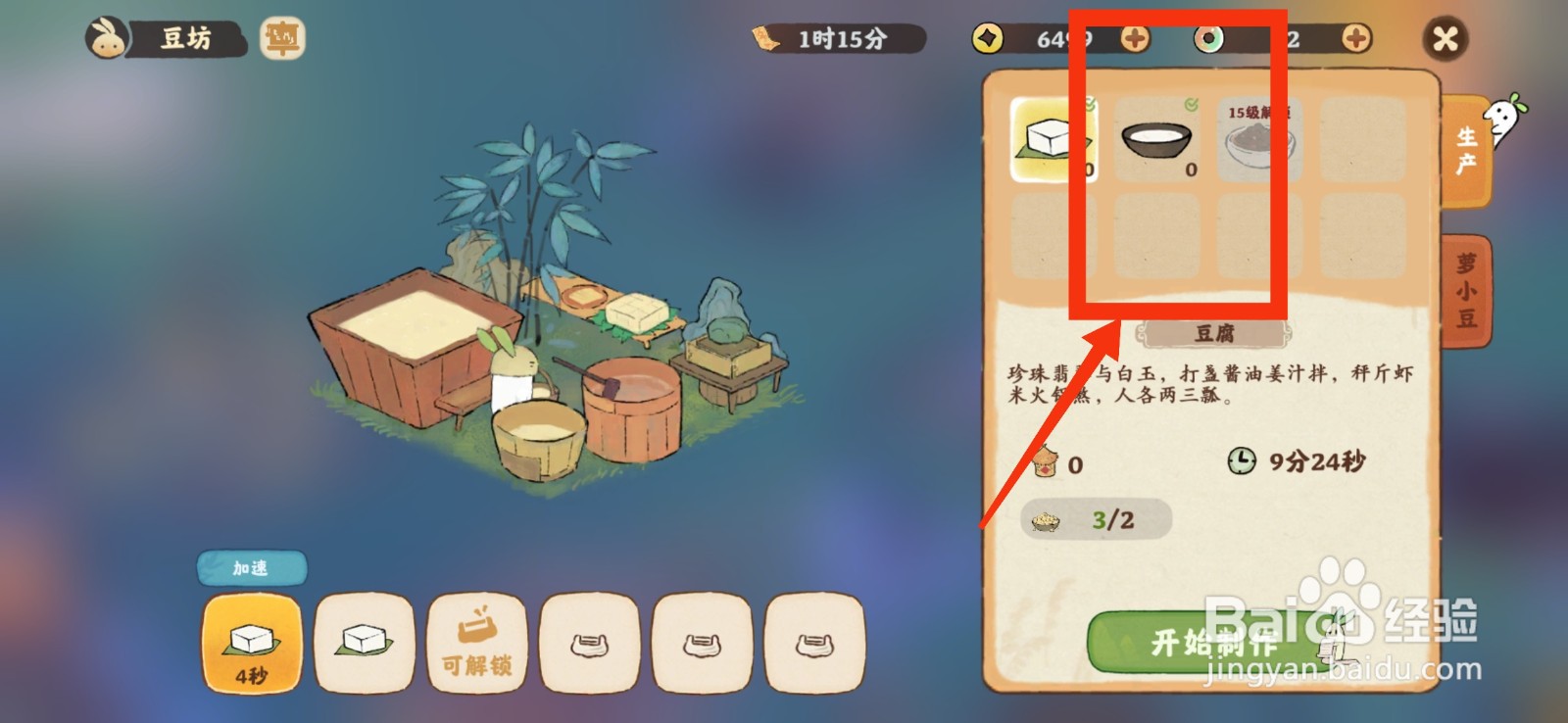Click the plus beside the 6499 currency

coord(1132,37)
